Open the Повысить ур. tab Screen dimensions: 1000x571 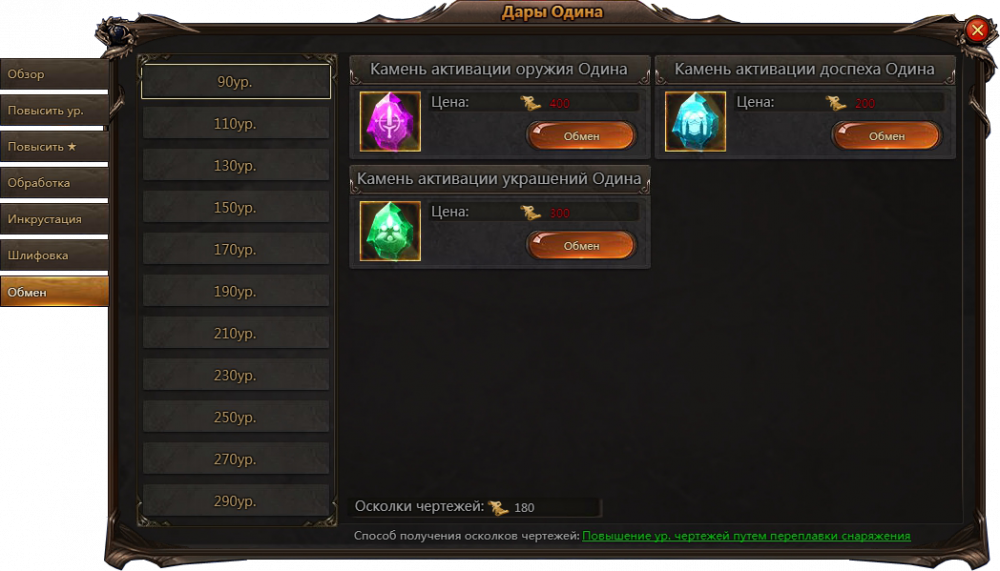pyautogui.click(x=54, y=111)
